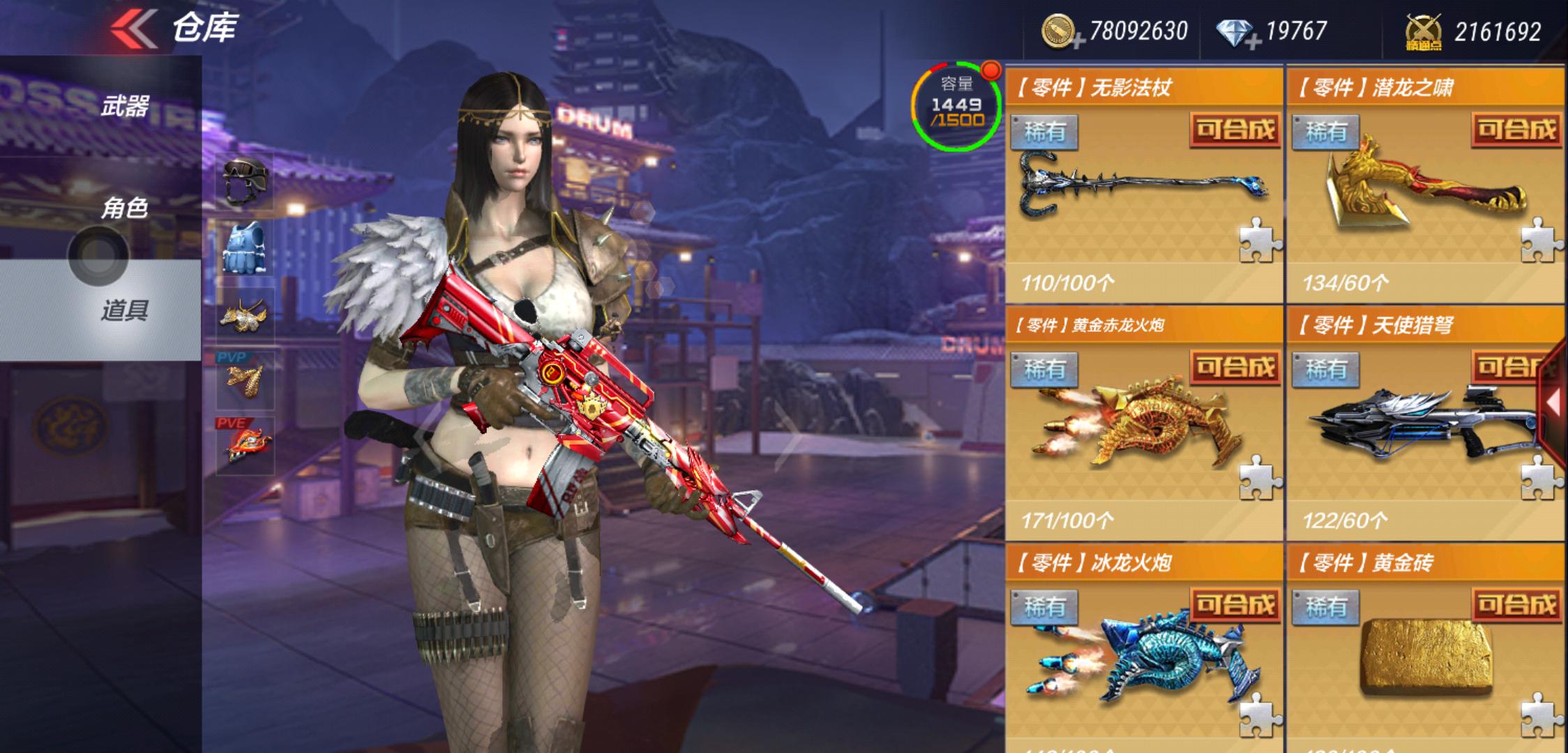Switch to the 角色 tab
This screenshot has height=753, width=1568.
[x=124, y=208]
